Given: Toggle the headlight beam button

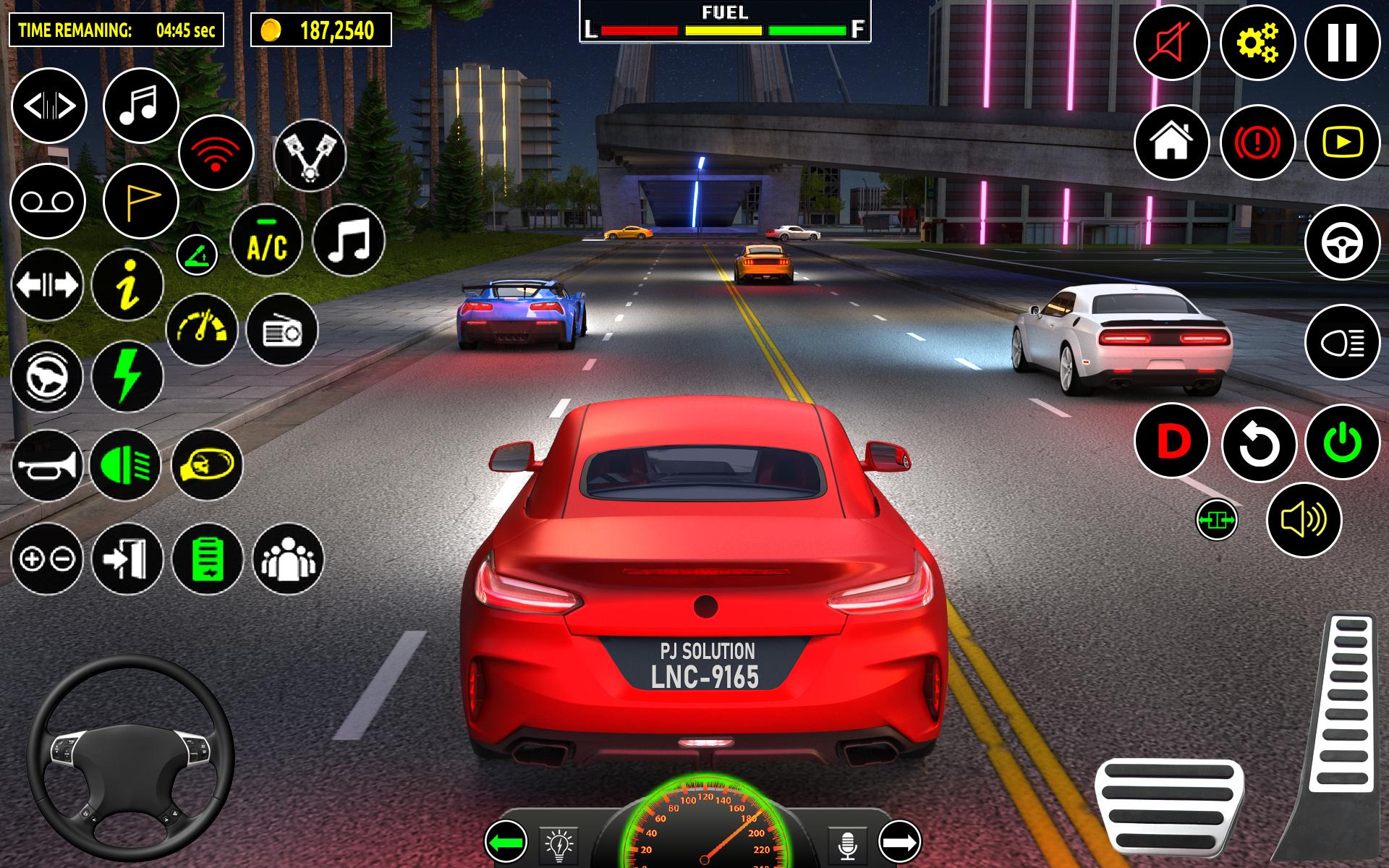Looking at the screenshot, I should tap(1342, 342).
